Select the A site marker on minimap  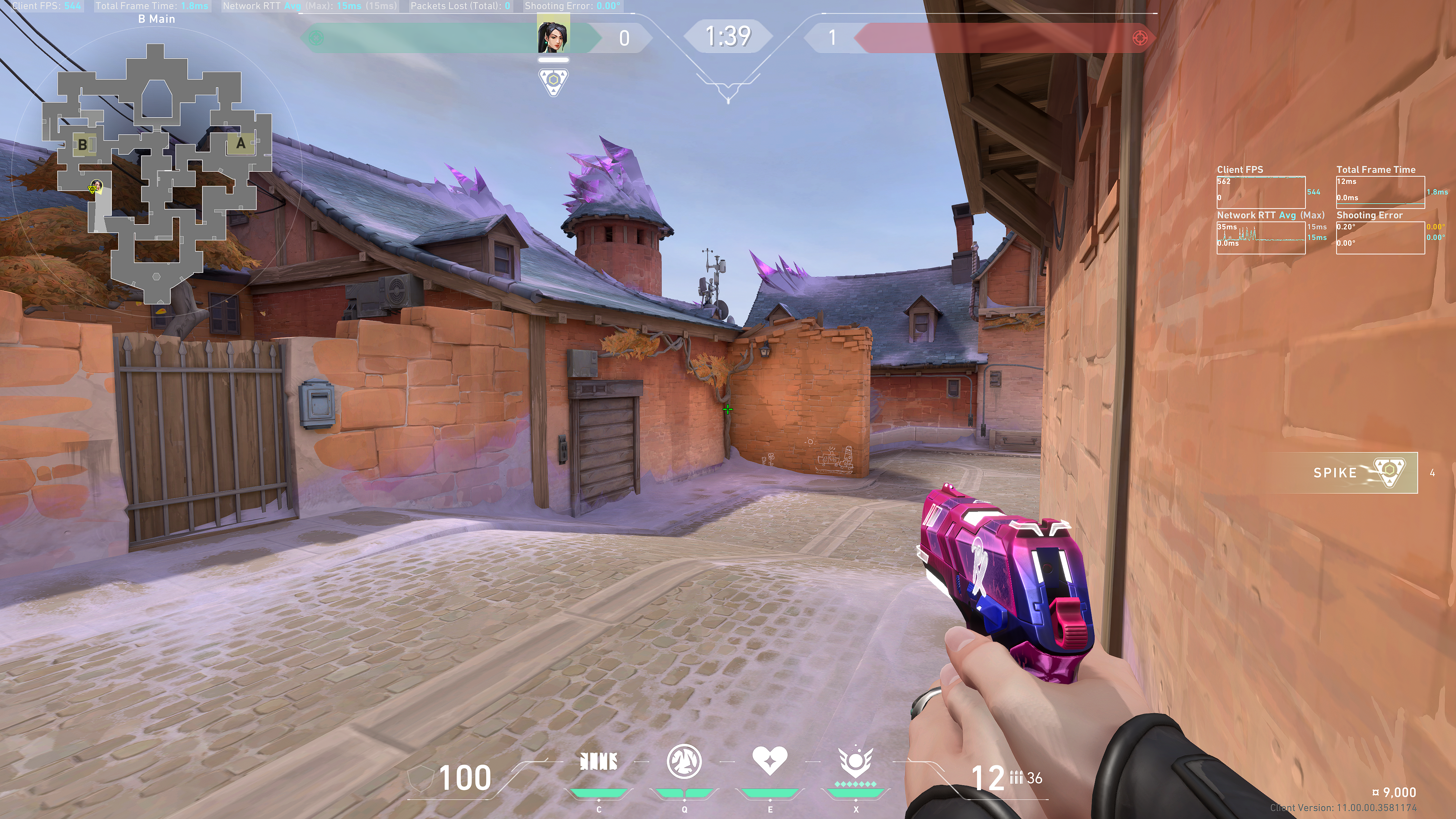[x=241, y=144]
